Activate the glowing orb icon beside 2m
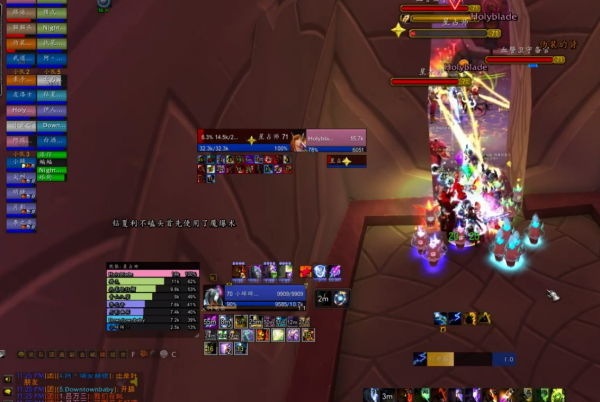Image resolution: width=600 pixels, height=402 pixels. click(x=341, y=298)
